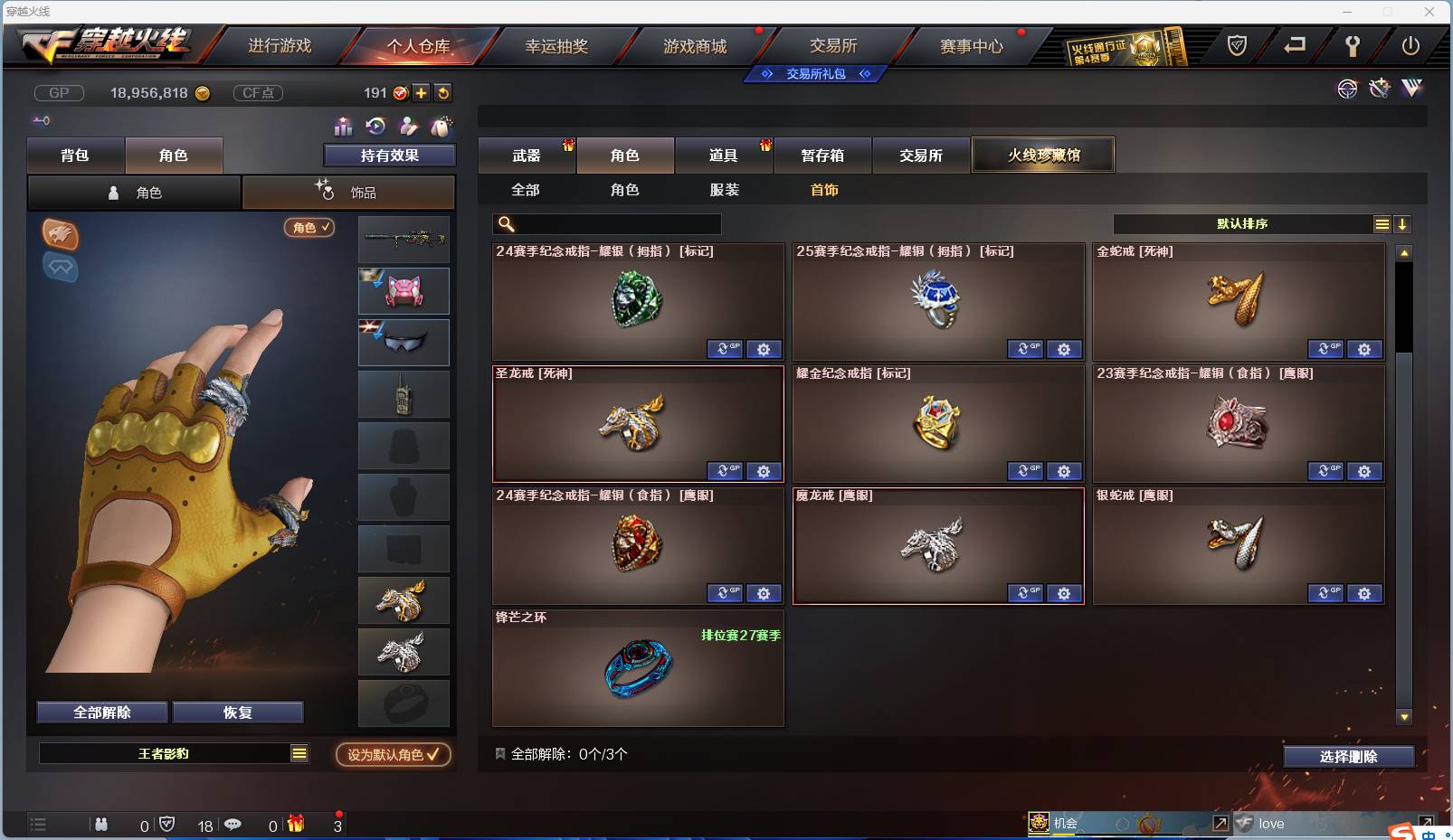Viewport: 1453px width, 840px height.
Task: Click the down arrow beside the sort bar
Action: 1403,223
